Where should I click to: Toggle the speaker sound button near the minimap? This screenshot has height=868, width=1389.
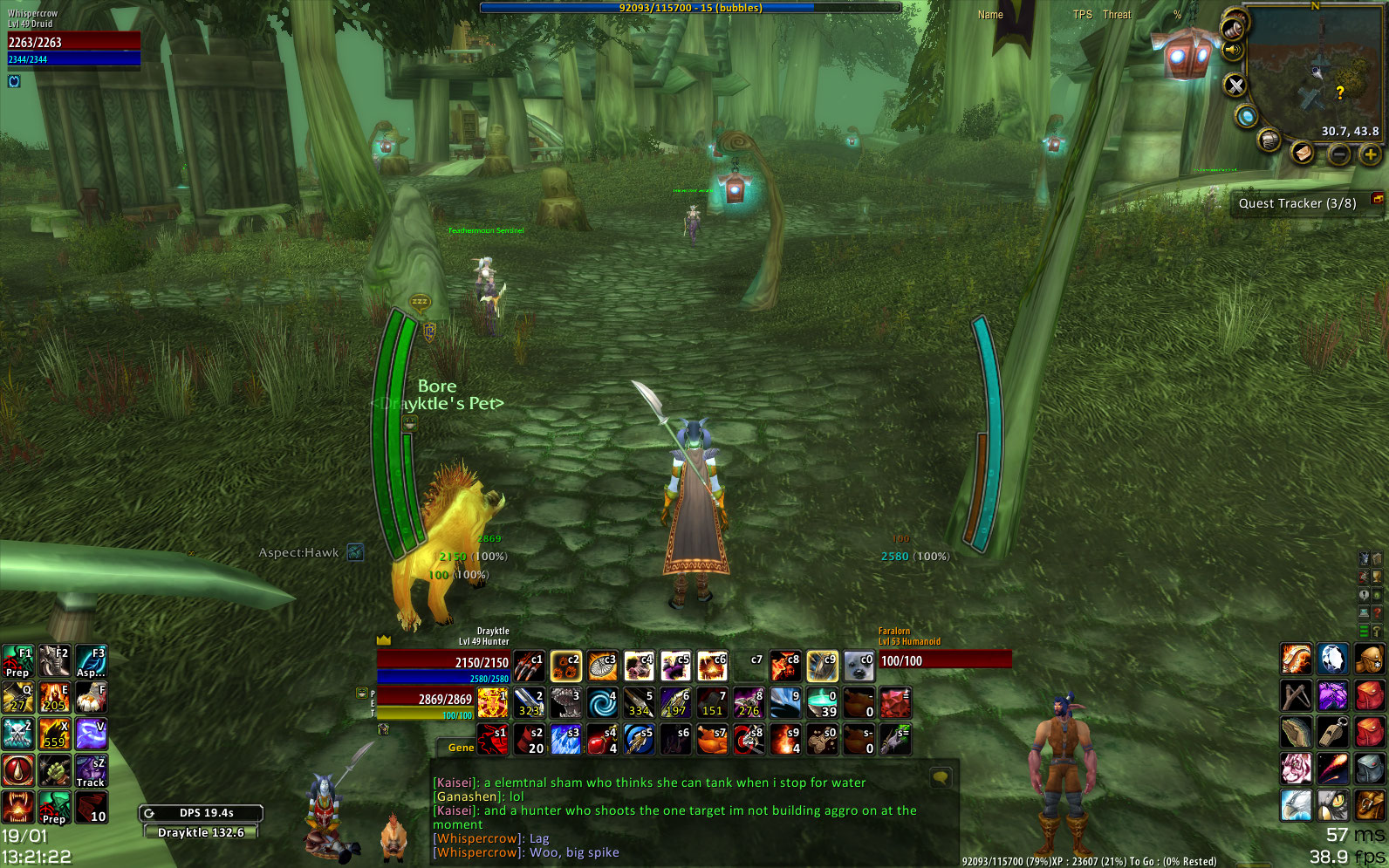pyautogui.click(x=1232, y=50)
